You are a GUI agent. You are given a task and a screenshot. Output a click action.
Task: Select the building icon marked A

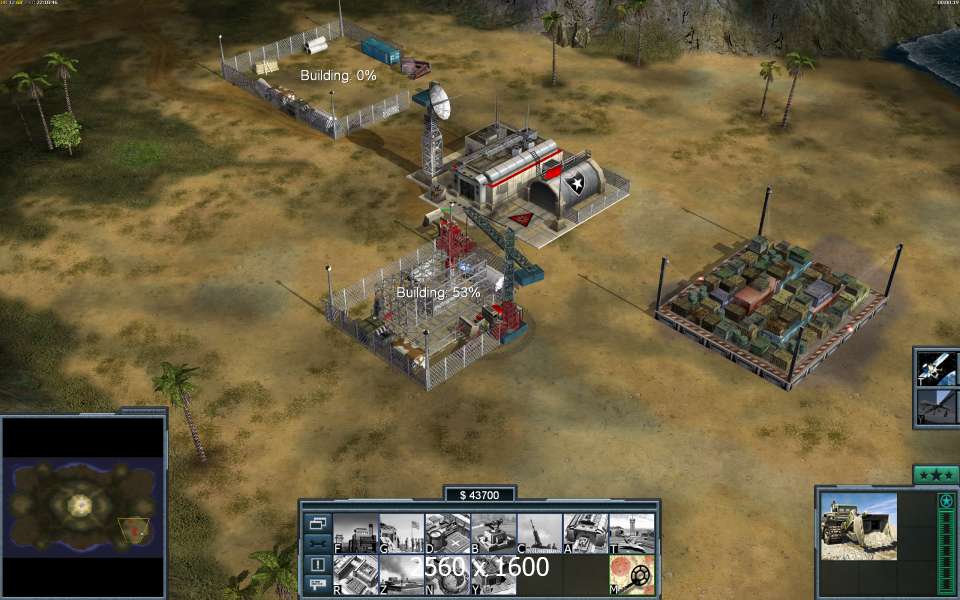[x=586, y=533]
